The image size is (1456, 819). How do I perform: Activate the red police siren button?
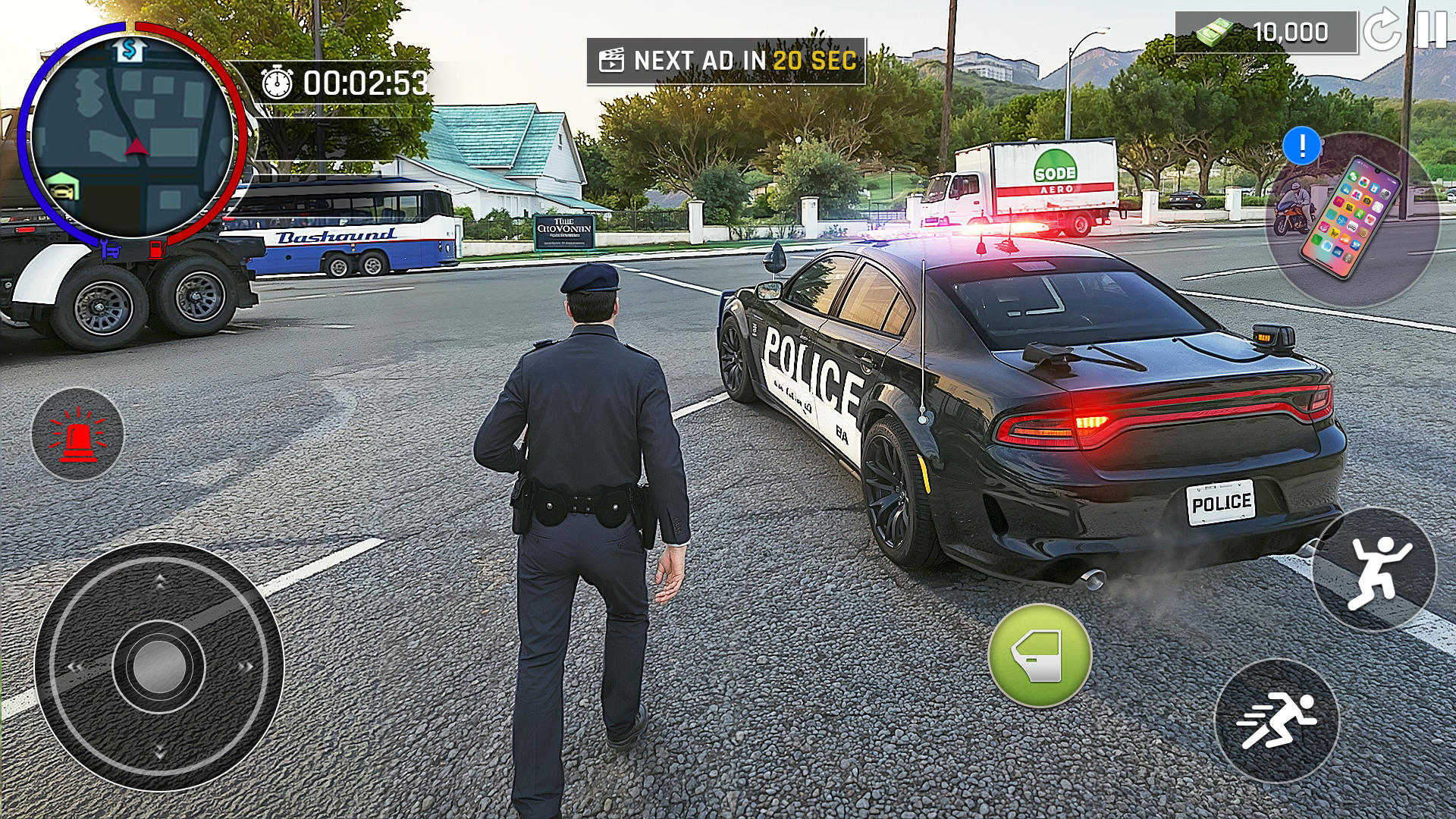pyautogui.click(x=77, y=435)
